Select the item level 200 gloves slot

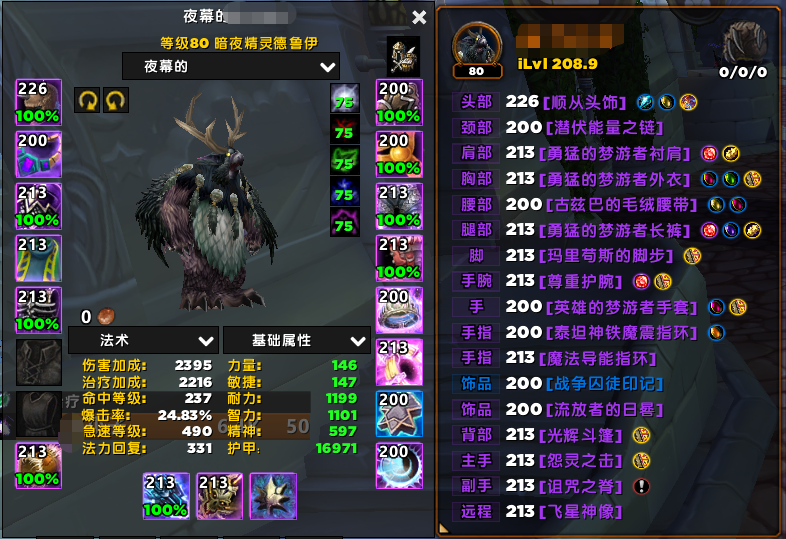tap(398, 101)
